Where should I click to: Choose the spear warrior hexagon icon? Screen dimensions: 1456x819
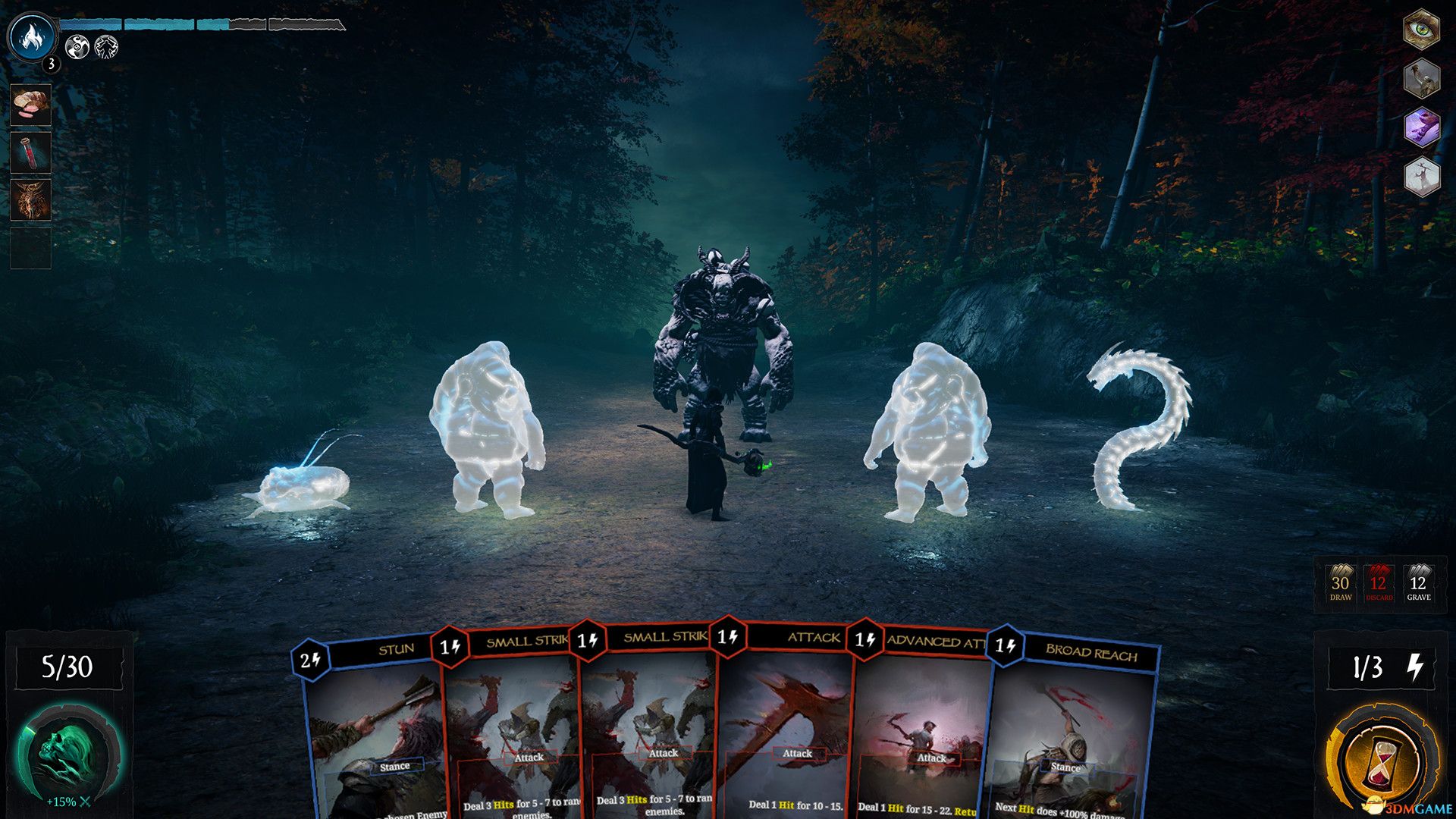(x=1421, y=177)
